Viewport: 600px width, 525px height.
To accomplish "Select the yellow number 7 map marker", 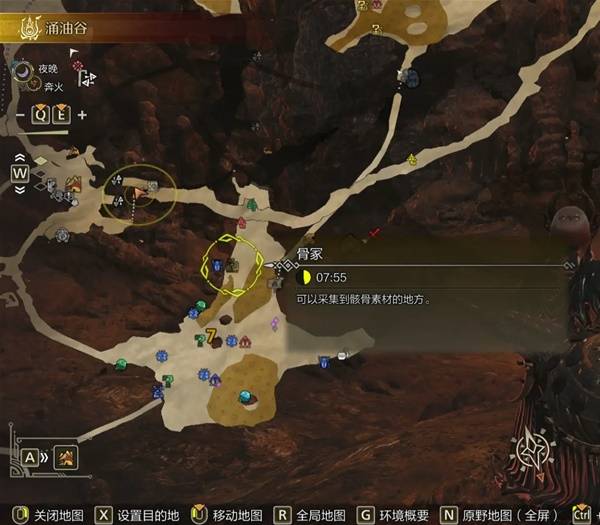I will tap(211, 333).
